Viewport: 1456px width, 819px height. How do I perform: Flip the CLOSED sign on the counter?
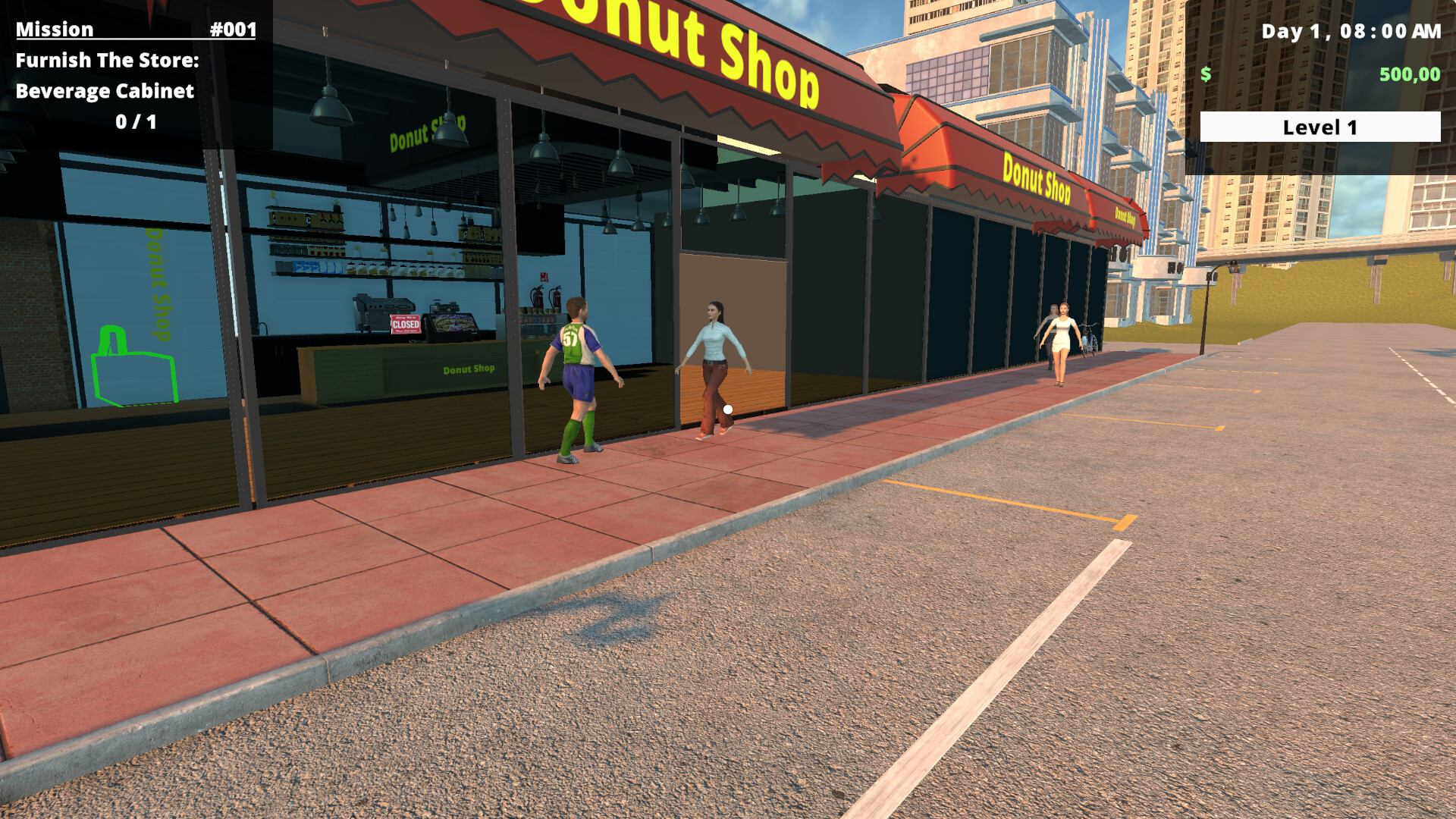point(406,325)
